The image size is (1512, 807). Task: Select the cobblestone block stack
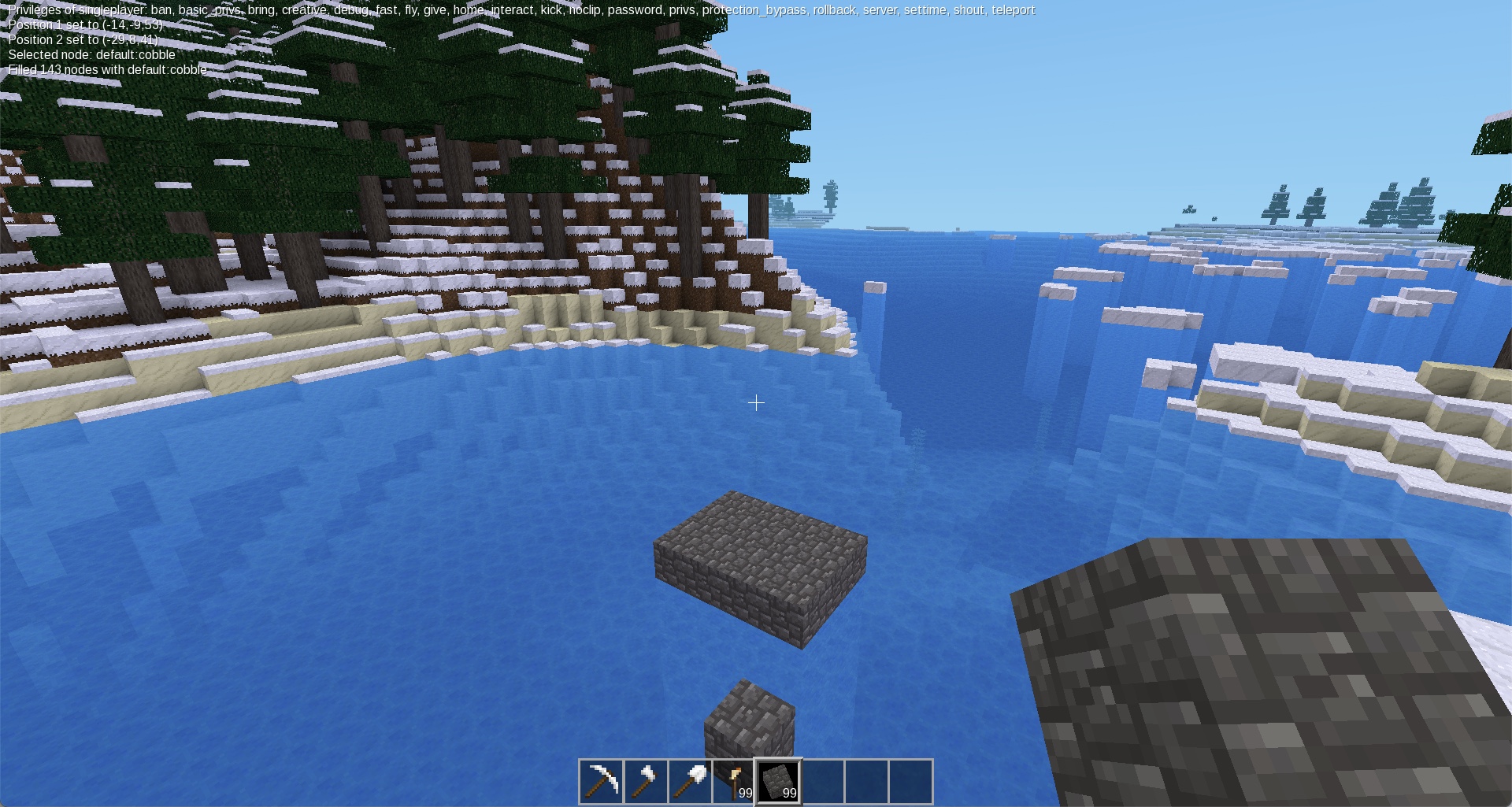(779, 781)
